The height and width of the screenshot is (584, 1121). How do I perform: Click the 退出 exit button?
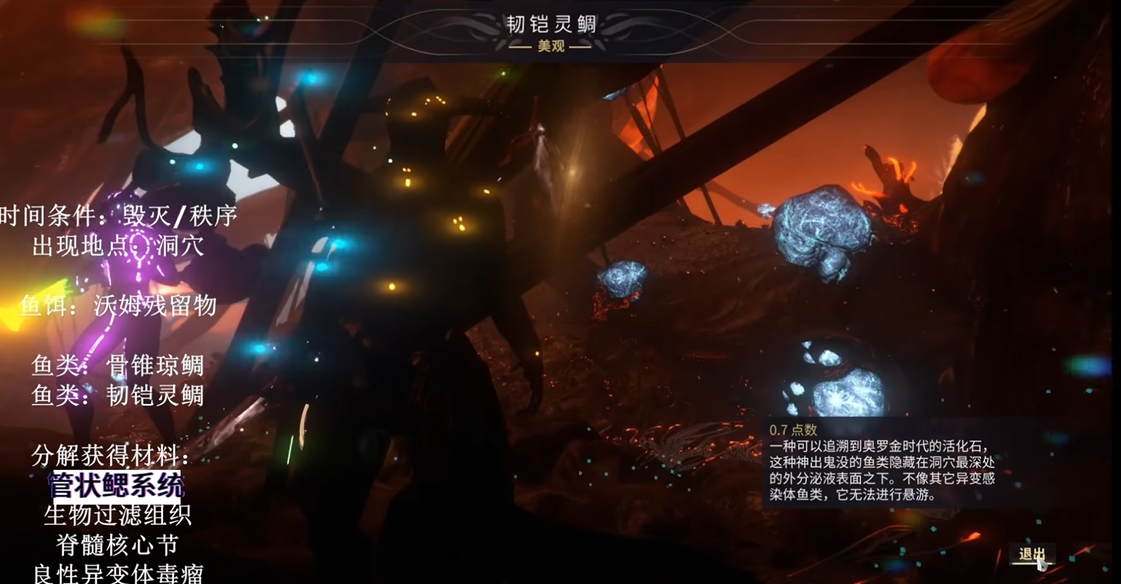tap(1031, 554)
